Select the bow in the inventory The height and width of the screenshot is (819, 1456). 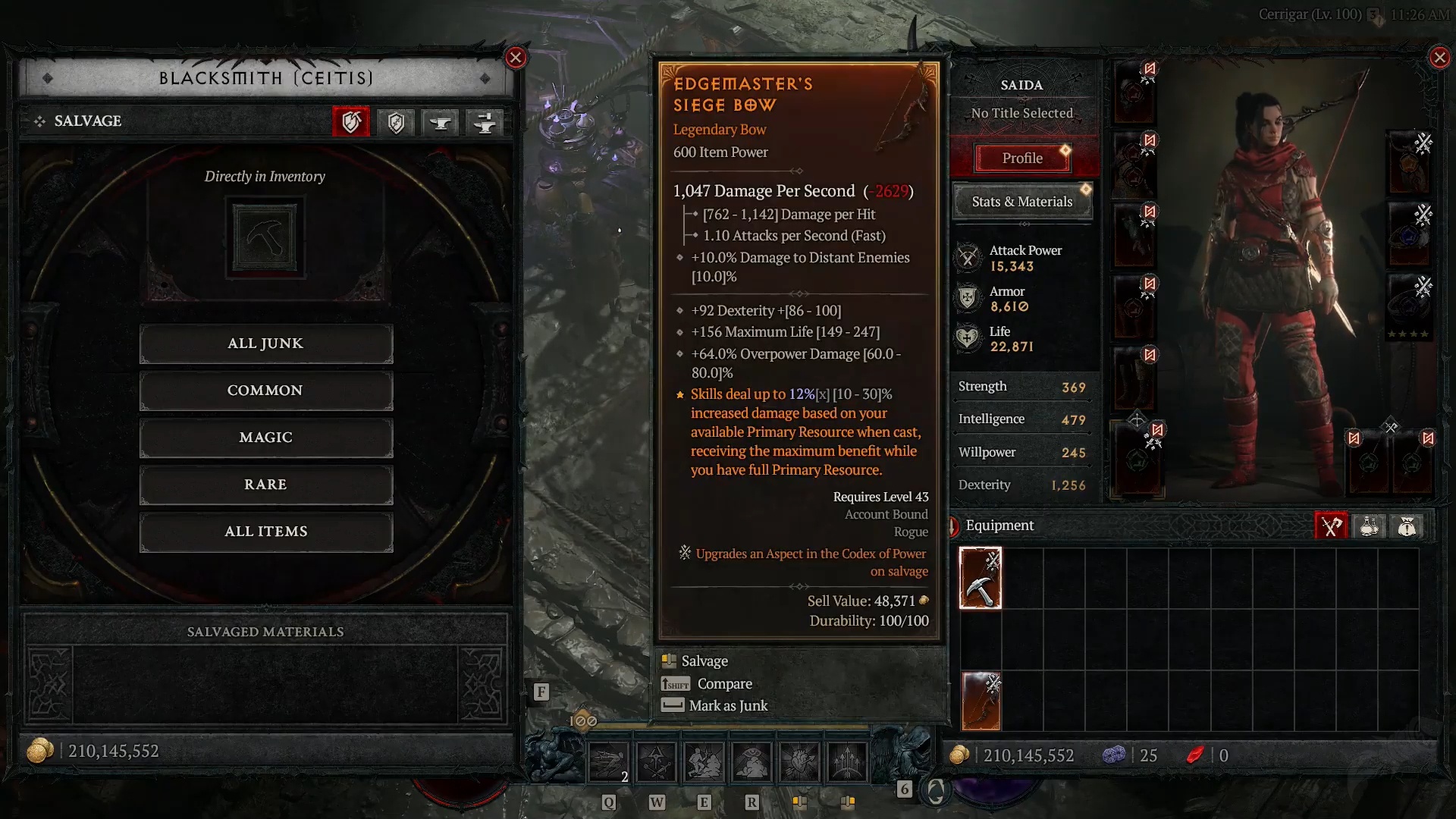(981, 701)
